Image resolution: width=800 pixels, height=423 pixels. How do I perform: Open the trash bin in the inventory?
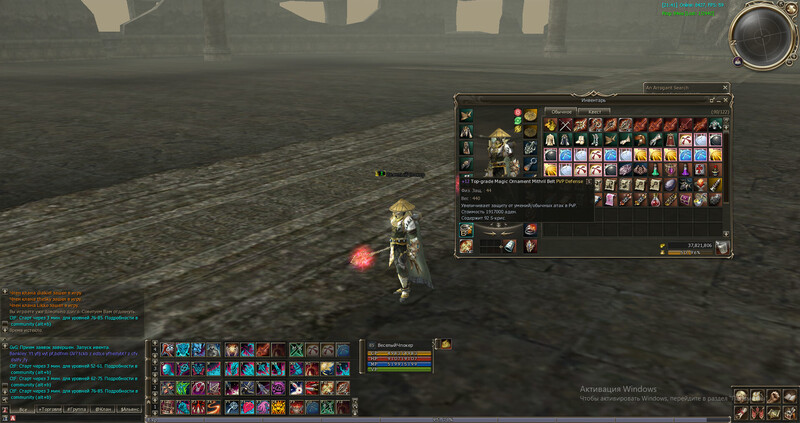click(x=722, y=247)
